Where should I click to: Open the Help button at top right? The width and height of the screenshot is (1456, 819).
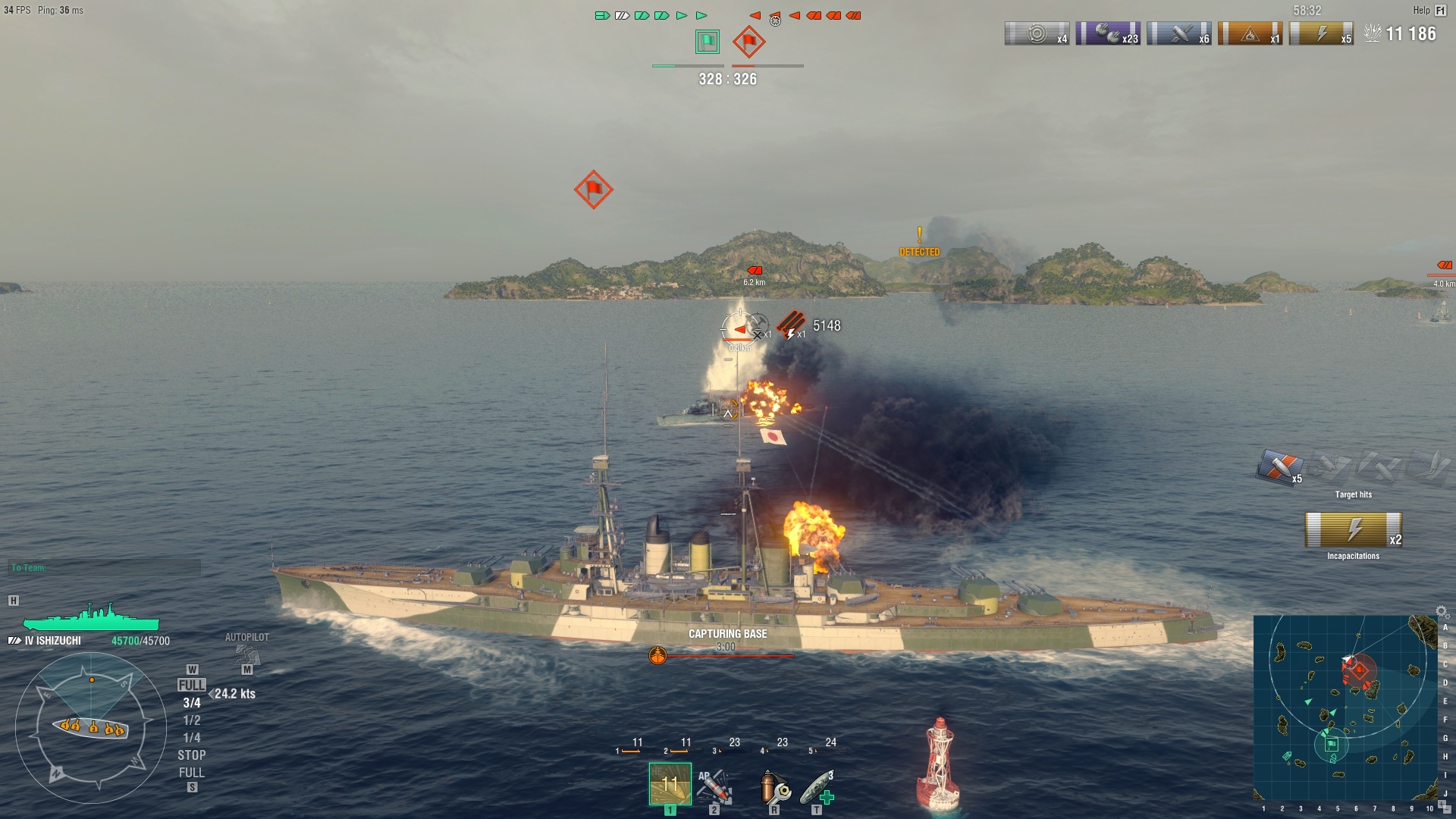click(x=1429, y=11)
